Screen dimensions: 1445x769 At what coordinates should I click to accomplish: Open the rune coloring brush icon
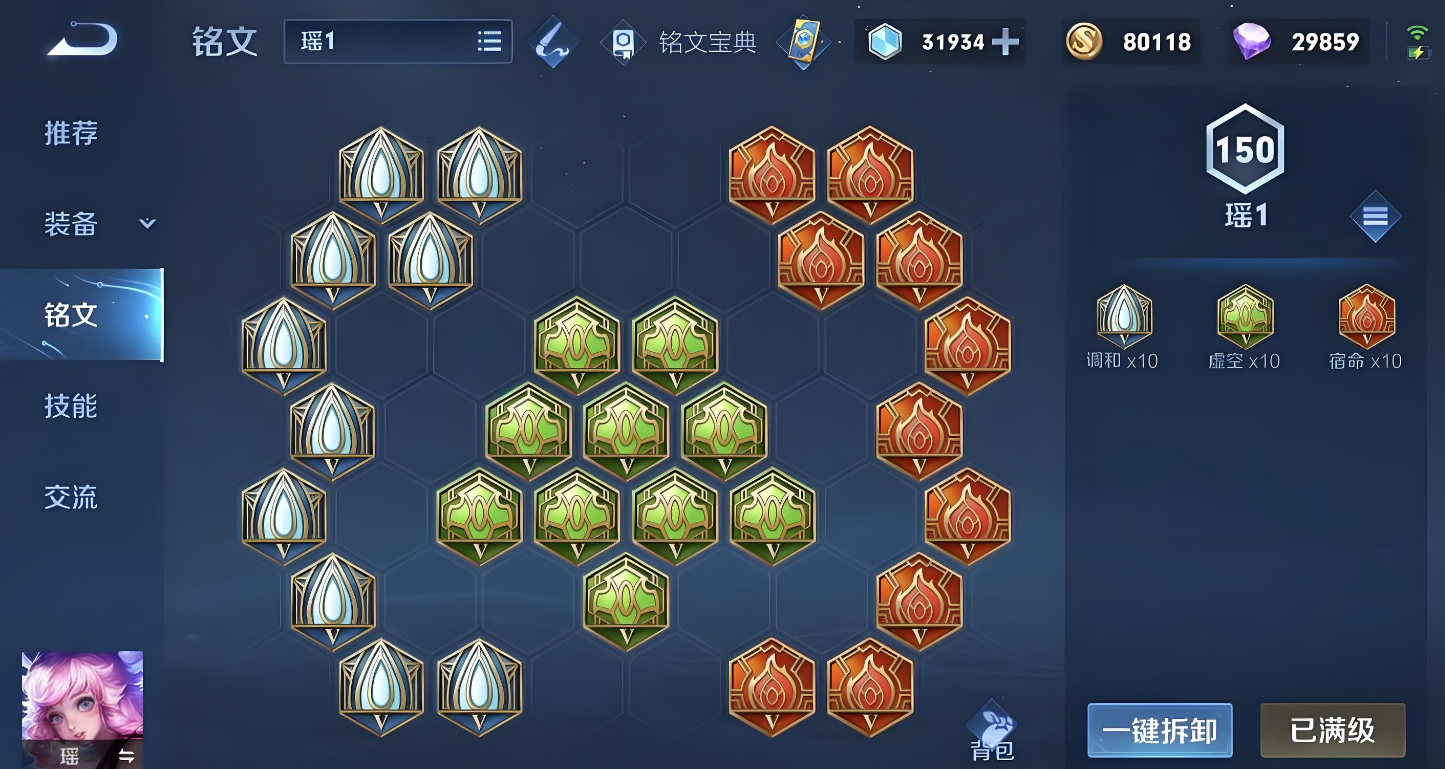[554, 42]
